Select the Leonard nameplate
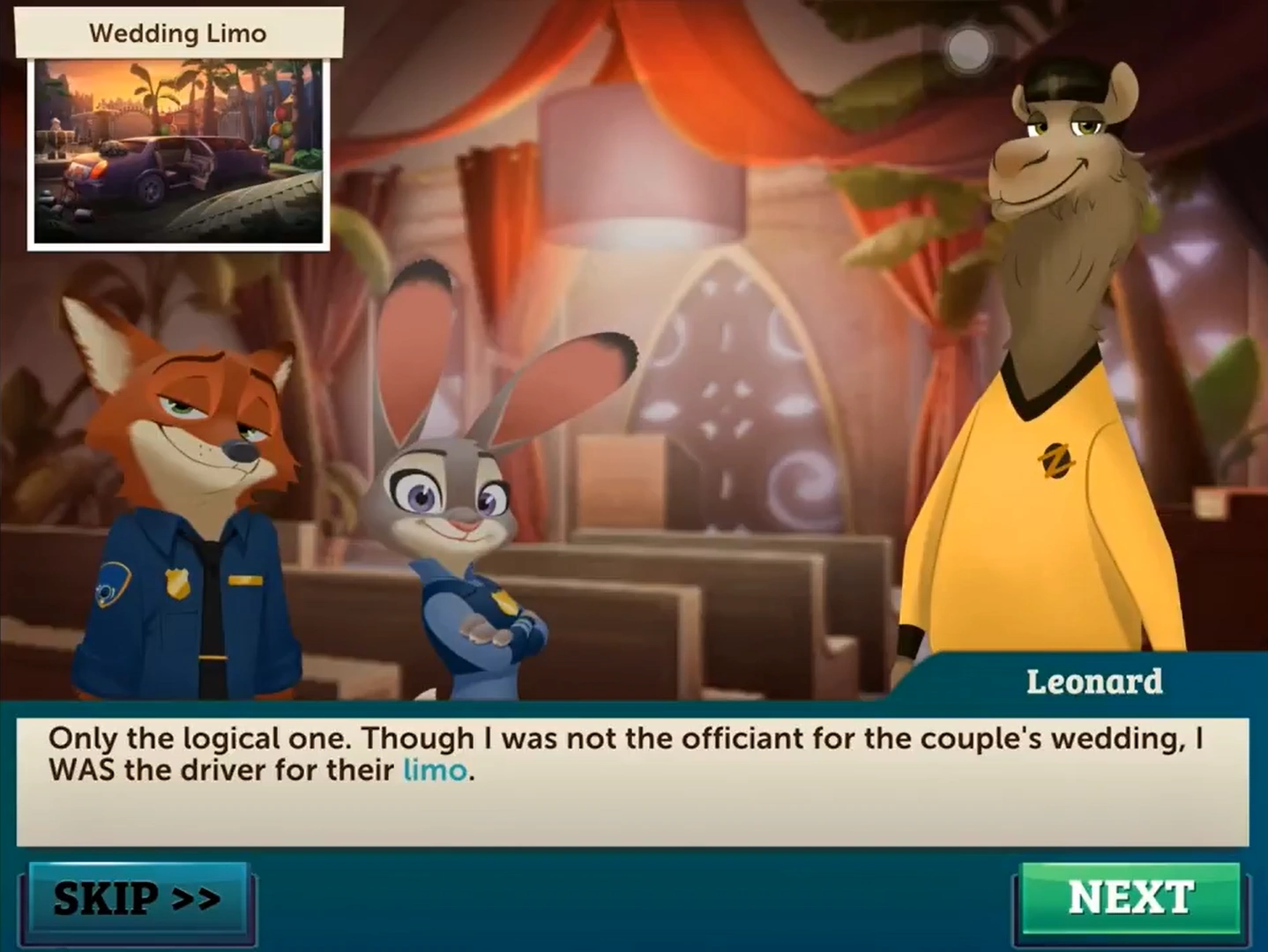The width and height of the screenshot is (1268, 952). coord(1095,680)
